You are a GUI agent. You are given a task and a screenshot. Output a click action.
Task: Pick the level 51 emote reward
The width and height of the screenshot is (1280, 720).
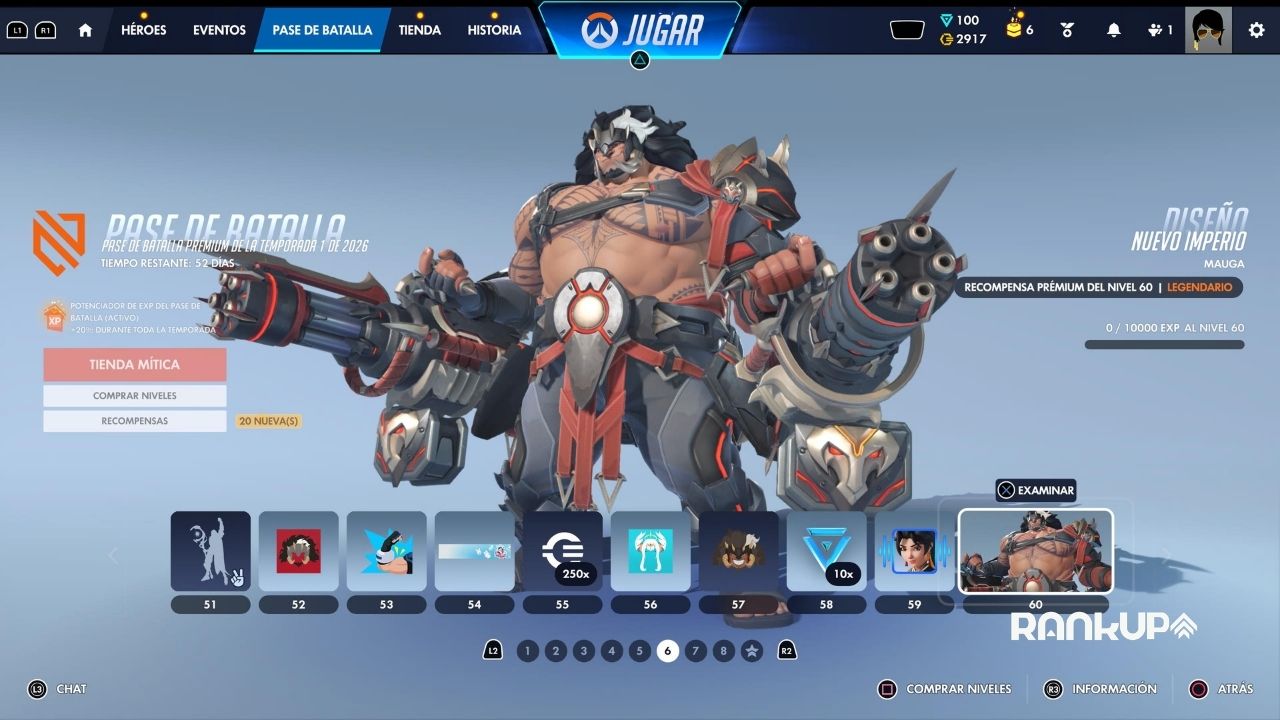[x=210, y=551]
